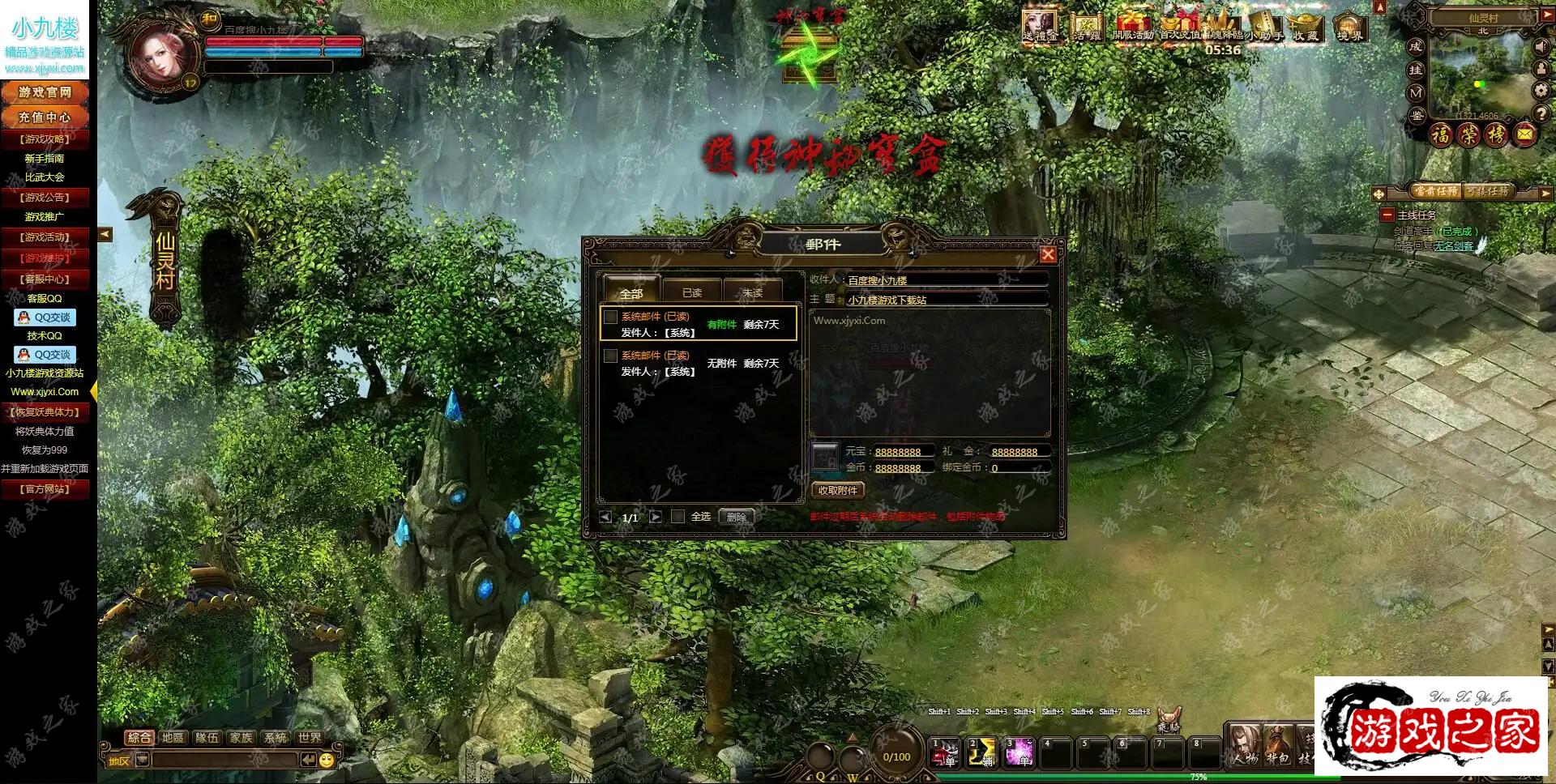Open 充值中心 in the left sidebar

pos(45,117)
